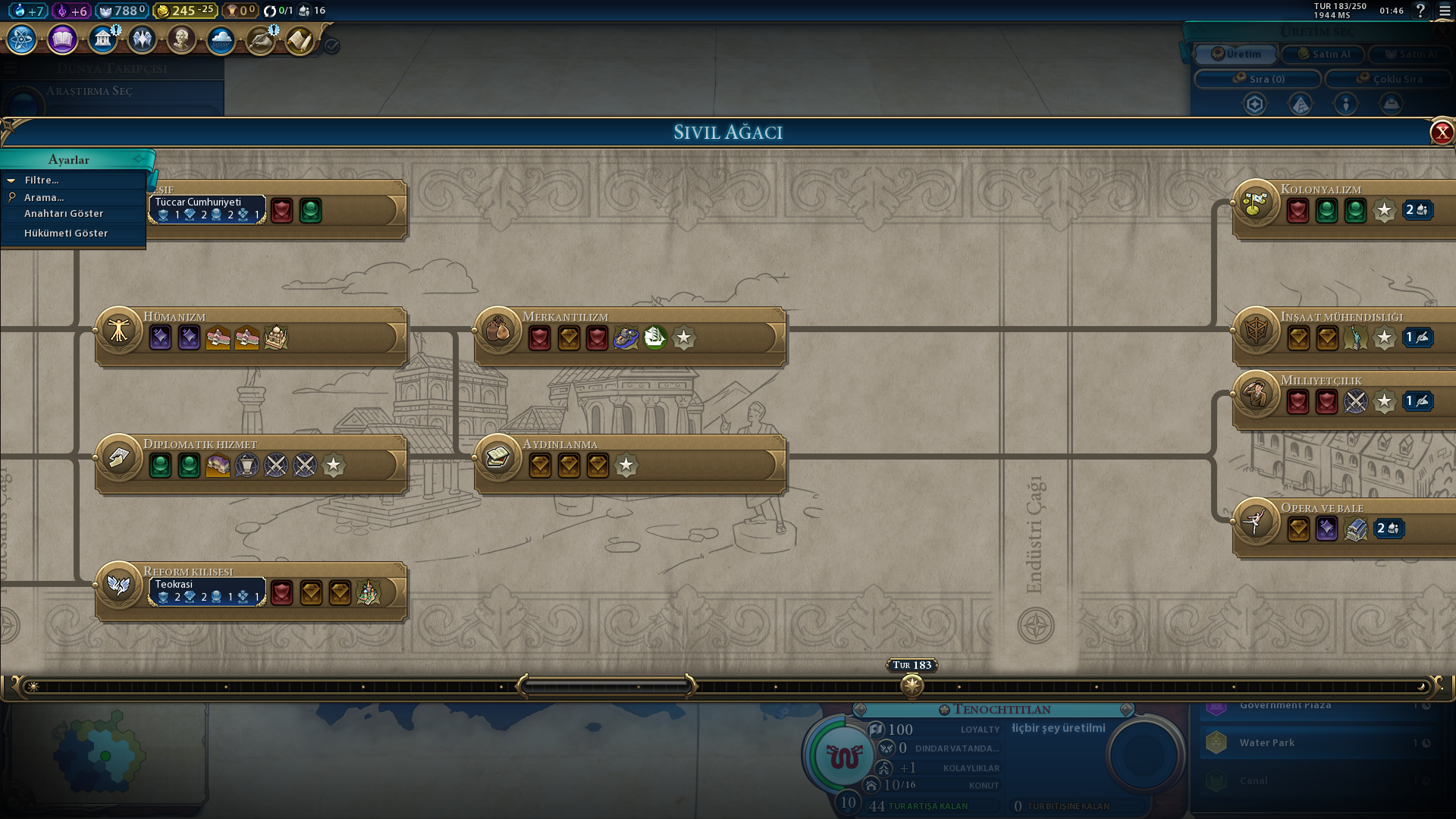Open the Filtre dropdown

[x=42, y=180]
